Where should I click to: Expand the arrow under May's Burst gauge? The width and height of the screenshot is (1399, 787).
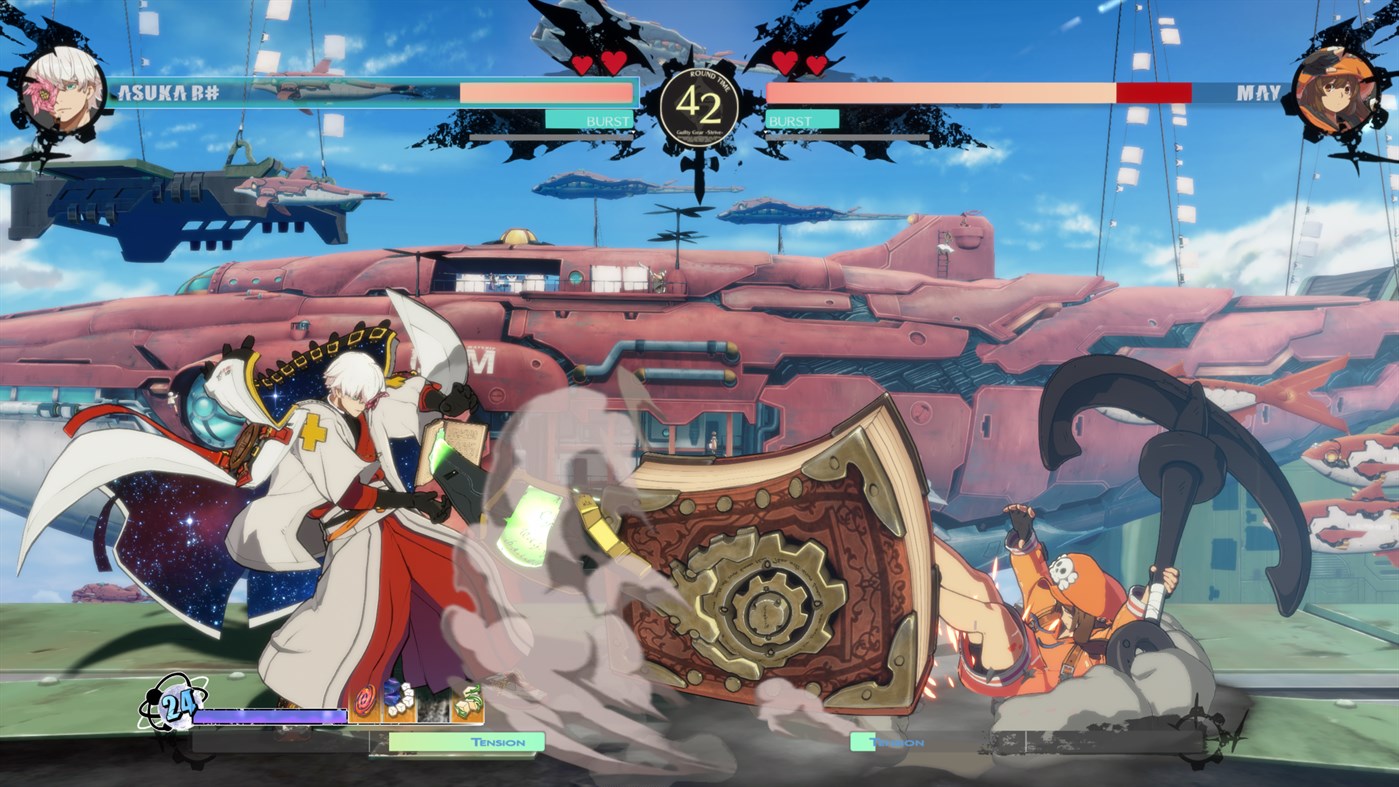pyautogui.click(x=766, y=131)
